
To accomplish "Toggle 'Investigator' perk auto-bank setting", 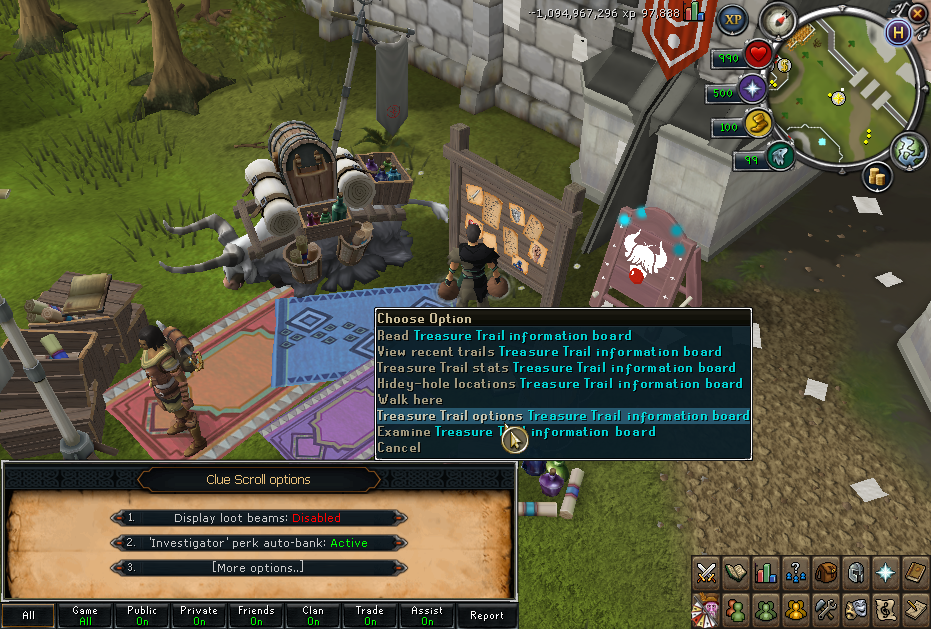I will click(258, 543).
